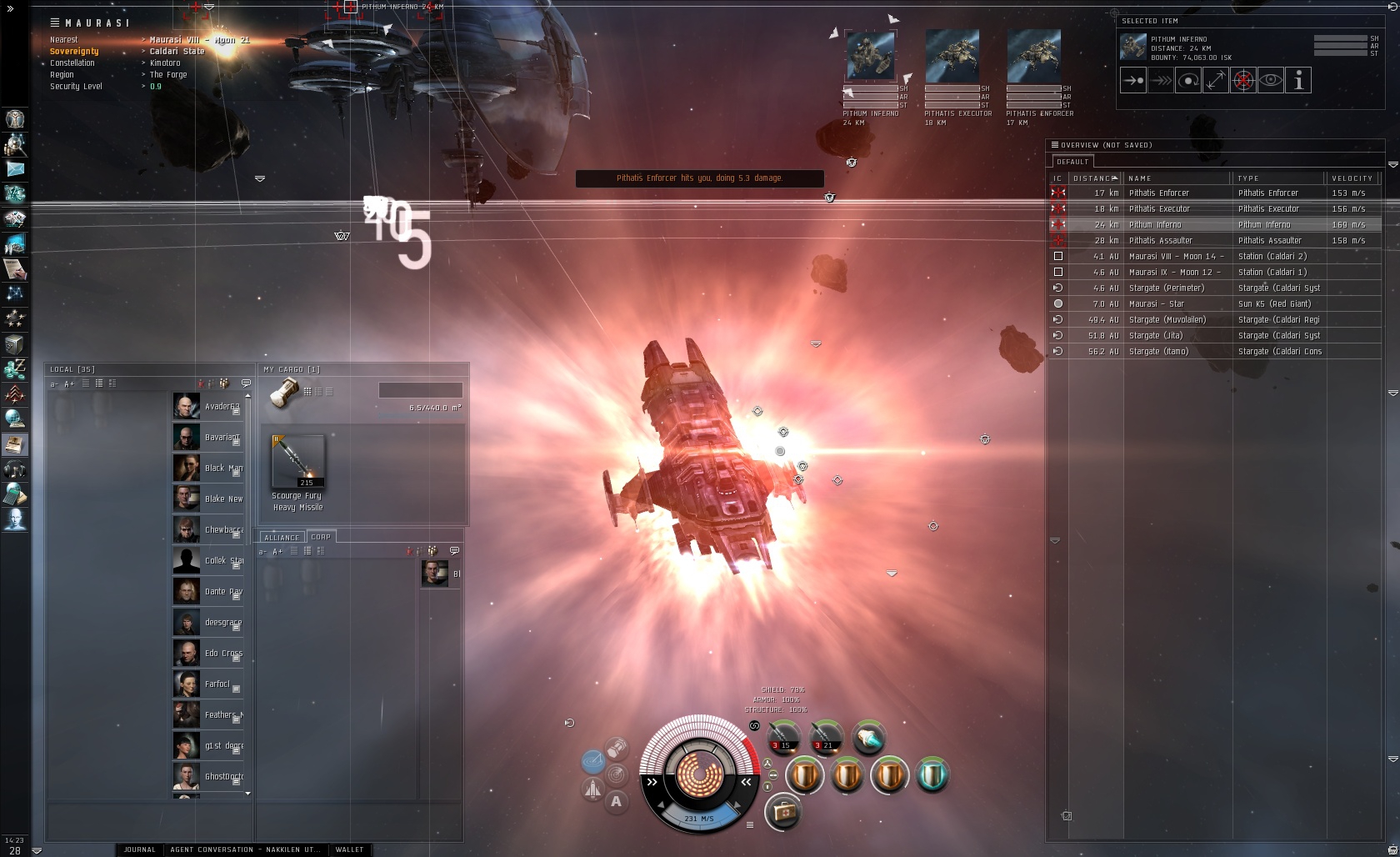Use the medical kit repair module
Image resolution: width=1400 pixels, height=857 pixels.
coord(782,811)
